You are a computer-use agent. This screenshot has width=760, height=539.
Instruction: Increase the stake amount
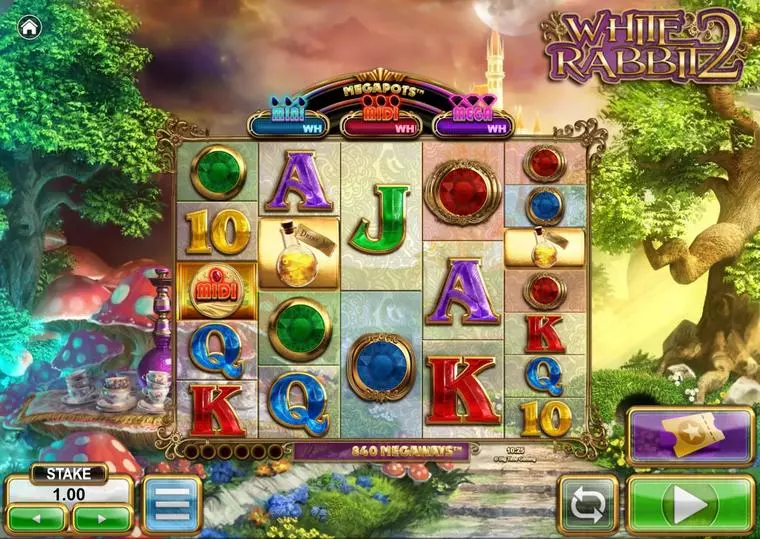click(x=102, y=518)
